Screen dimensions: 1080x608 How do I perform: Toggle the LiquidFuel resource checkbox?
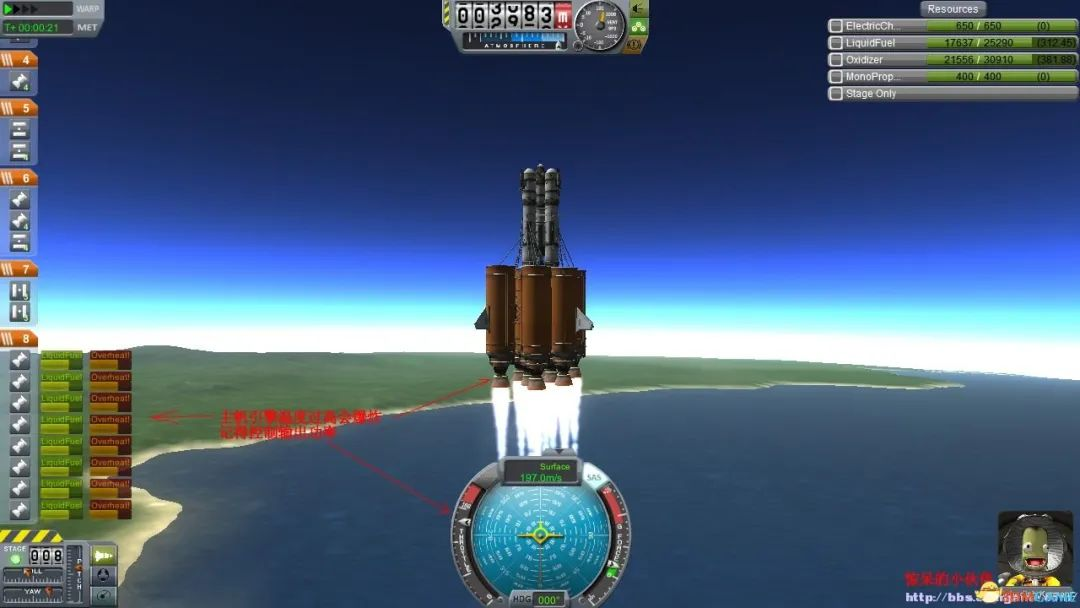(x=836, y=43)
